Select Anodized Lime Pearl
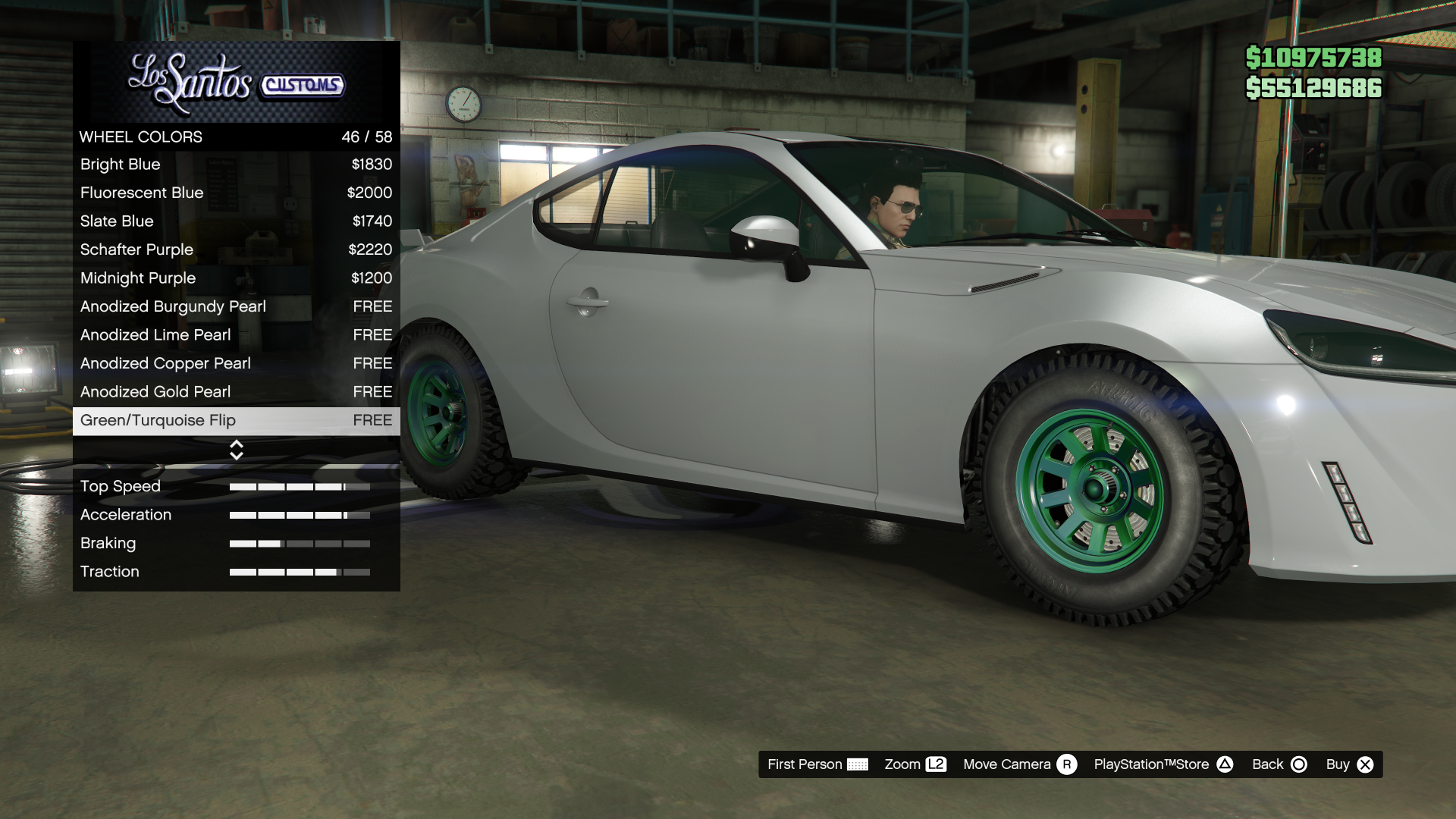 pos(236,335)
